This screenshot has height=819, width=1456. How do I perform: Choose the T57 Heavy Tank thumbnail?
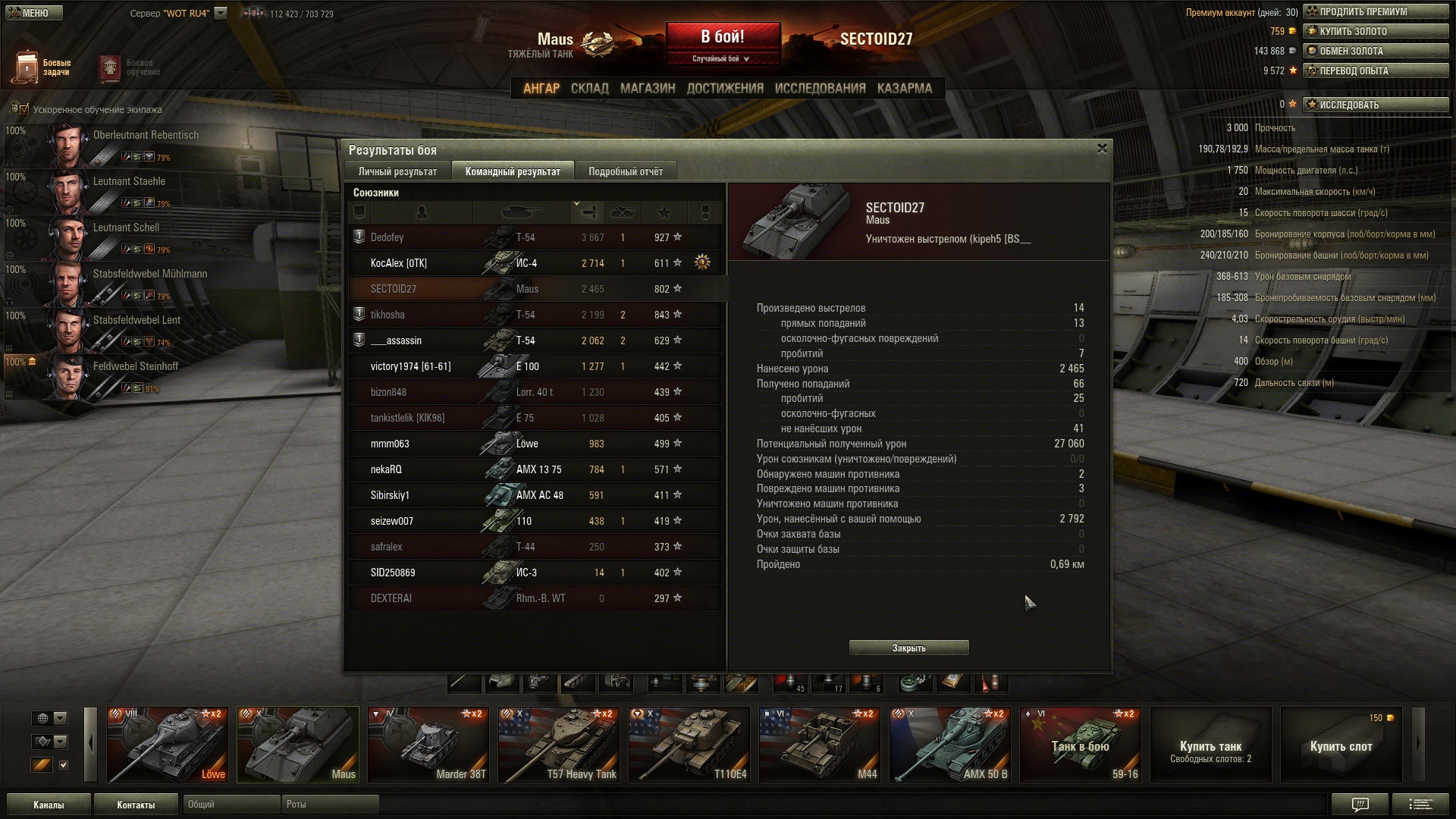click(x=559, y=745)
